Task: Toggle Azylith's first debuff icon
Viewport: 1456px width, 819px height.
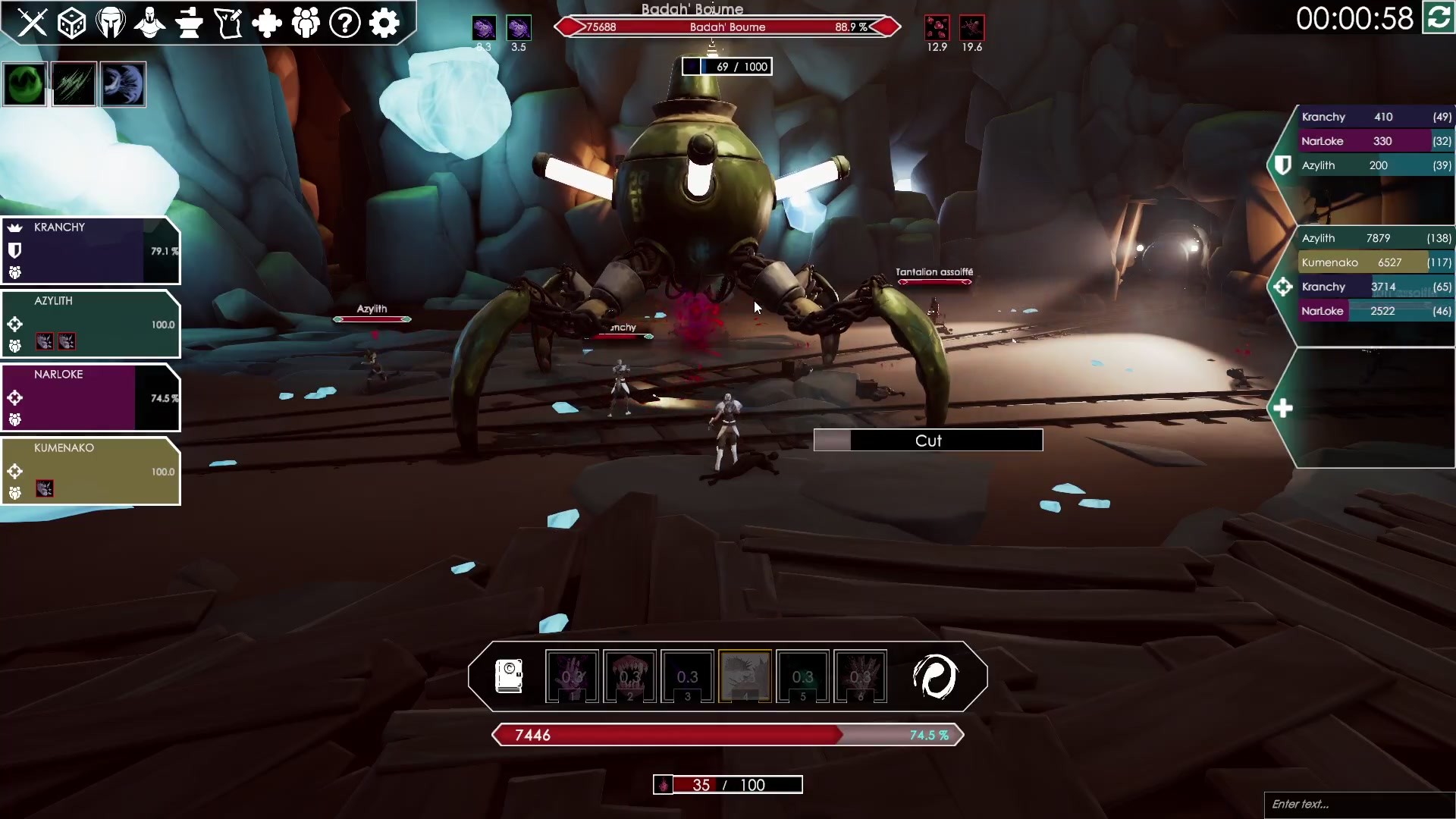Action: point(45,342)
